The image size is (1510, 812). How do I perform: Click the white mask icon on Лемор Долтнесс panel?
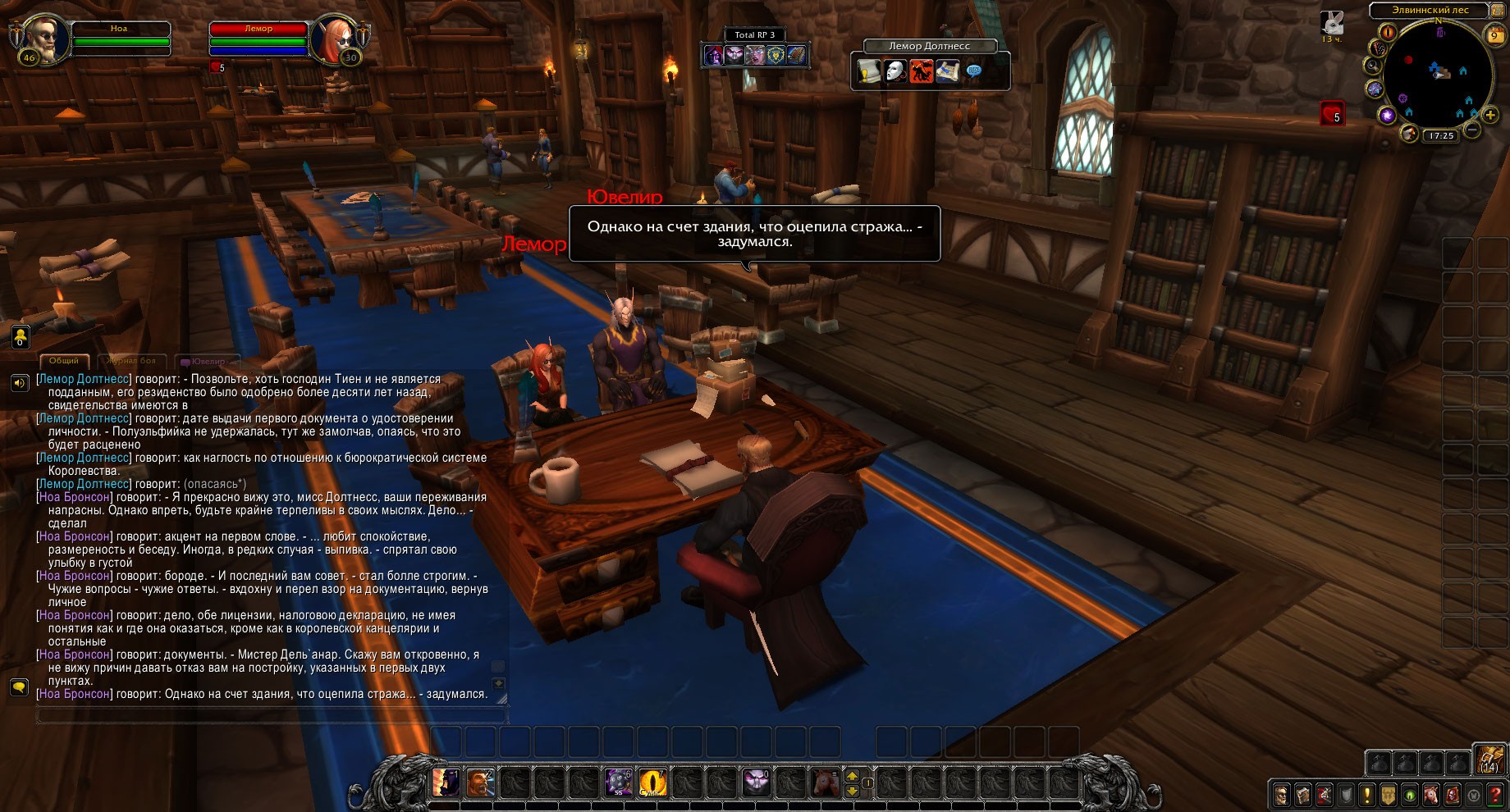(x=895, y=72)
